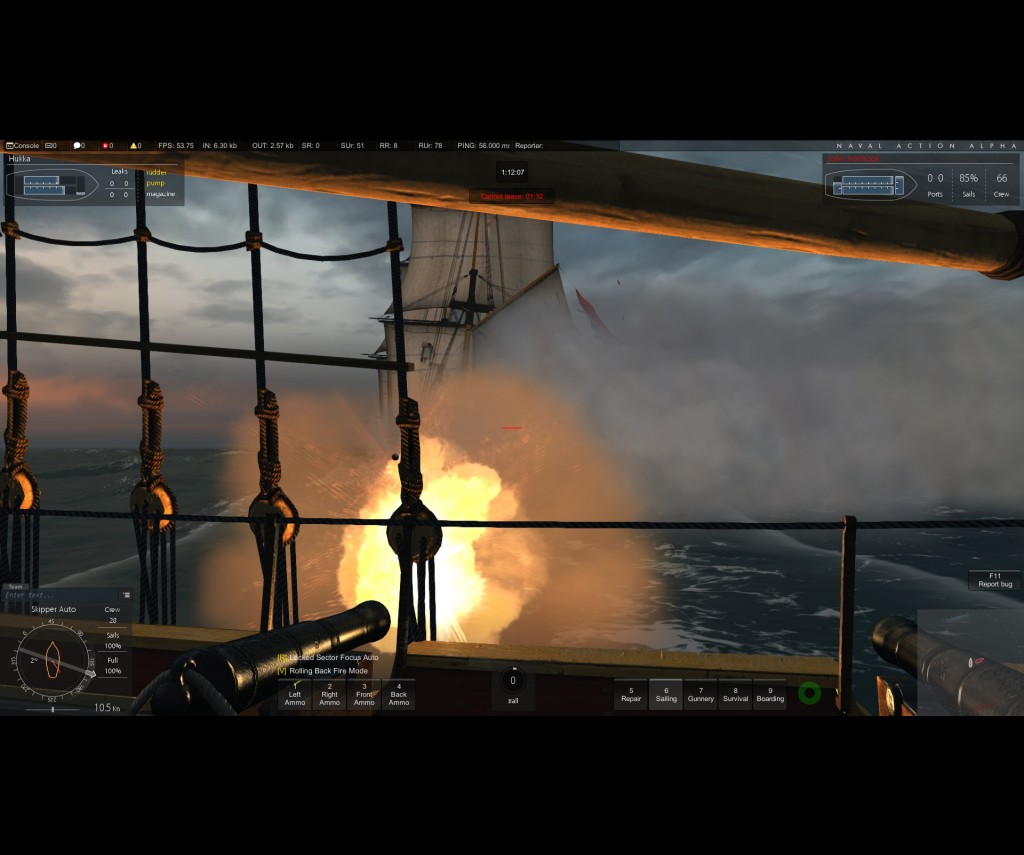Choose the Right Ammo slot
This screenshot has width=1024, height=855.
pyautogui.click(x=329, y=694)
